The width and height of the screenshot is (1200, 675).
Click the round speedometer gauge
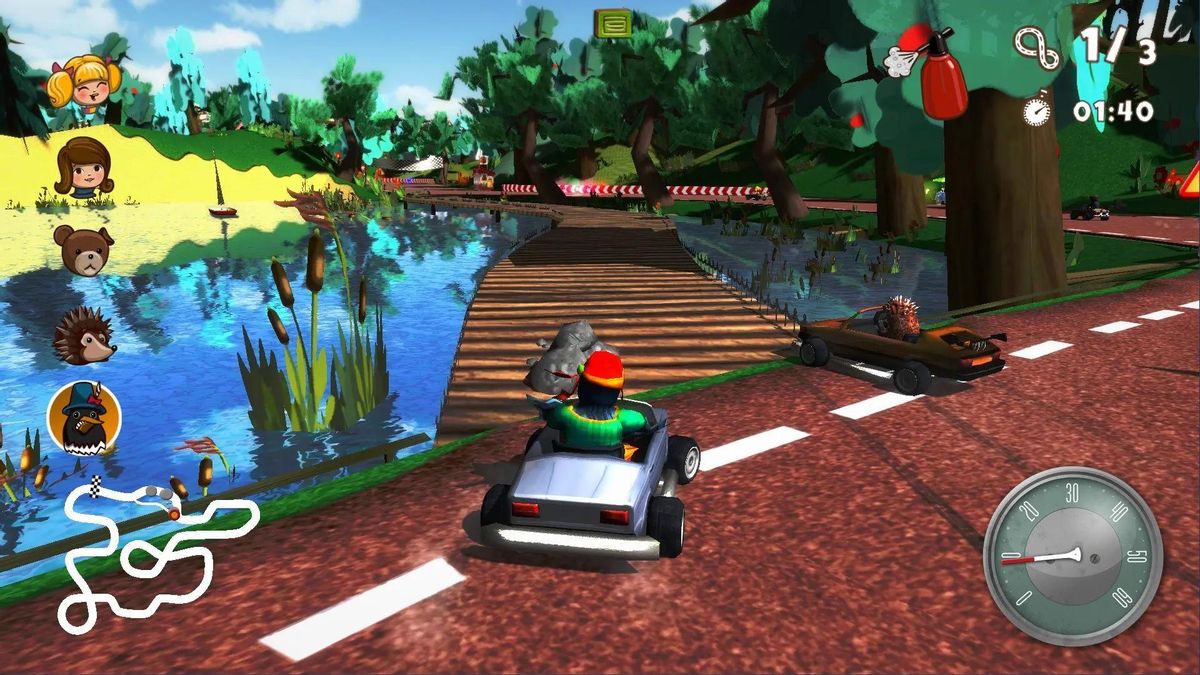pos(1072,555)
